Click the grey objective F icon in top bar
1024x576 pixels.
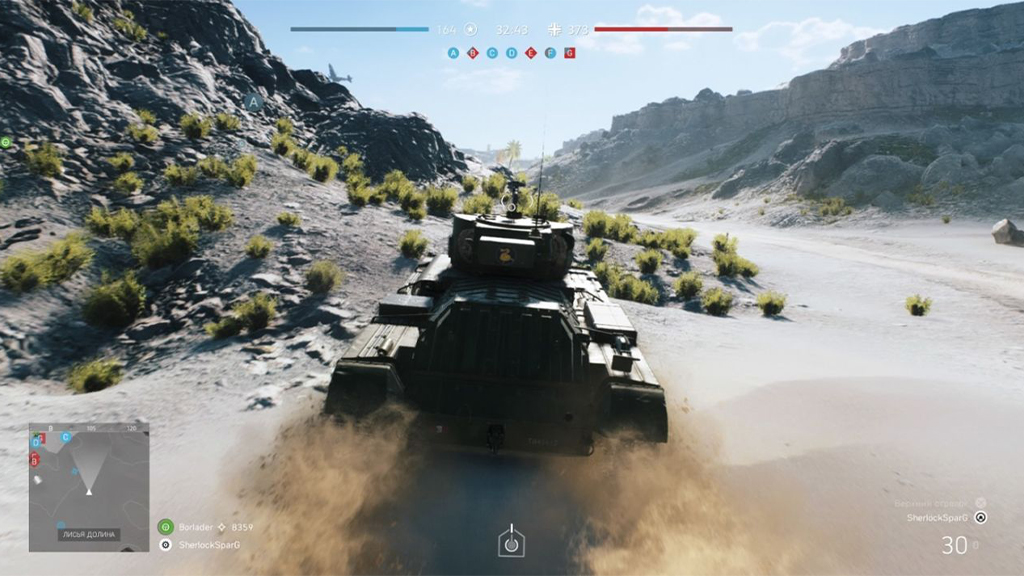coord(550,53)
